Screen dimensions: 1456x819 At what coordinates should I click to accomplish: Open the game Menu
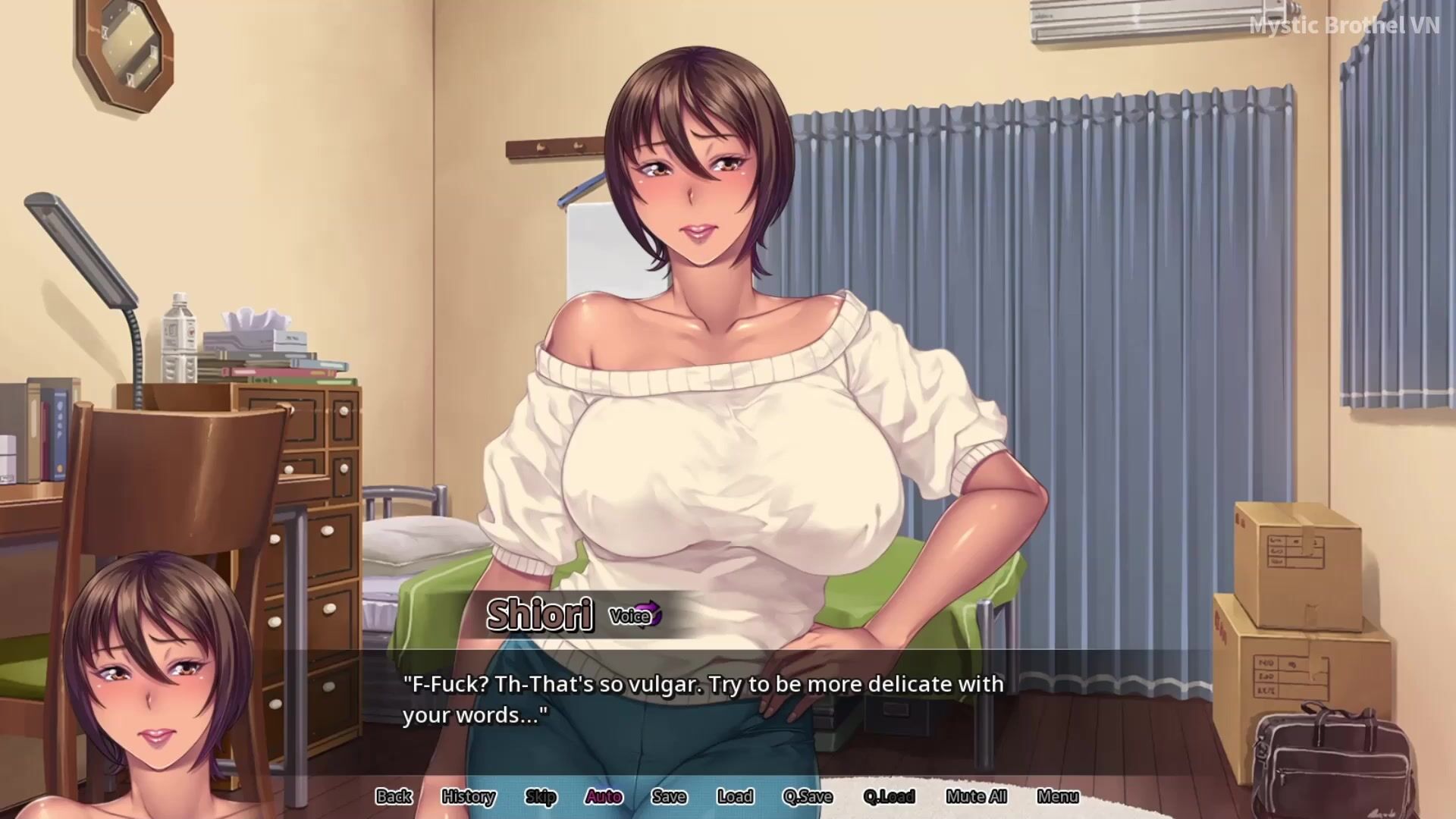(1057, 796)
